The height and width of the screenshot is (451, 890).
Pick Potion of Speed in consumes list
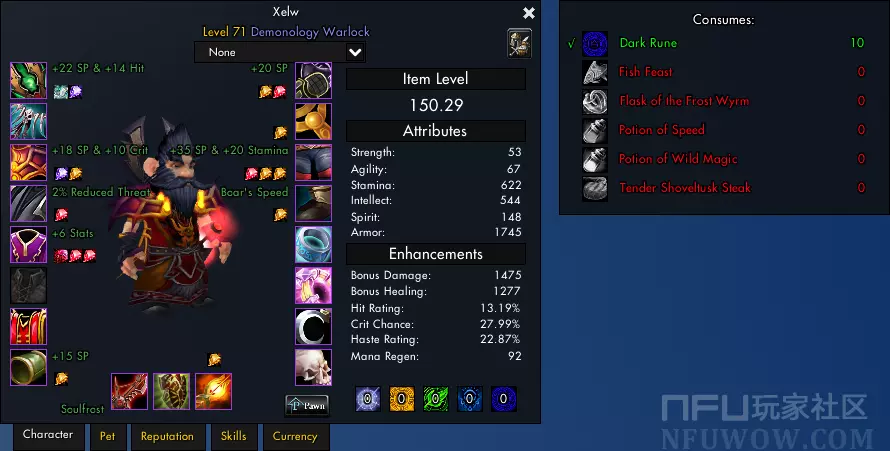[x=661, y=130]
